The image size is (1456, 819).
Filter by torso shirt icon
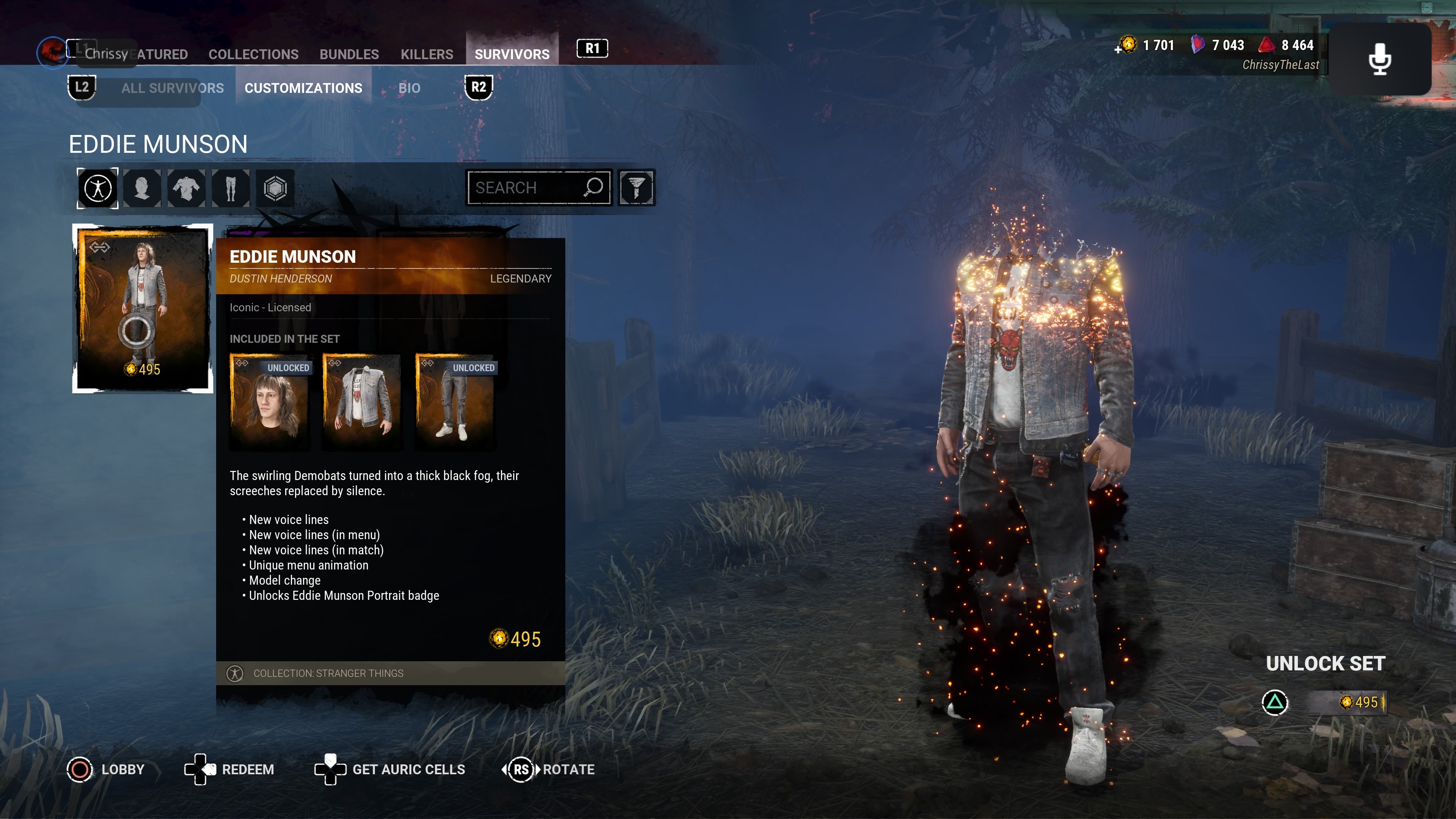[x=186, y=188]
